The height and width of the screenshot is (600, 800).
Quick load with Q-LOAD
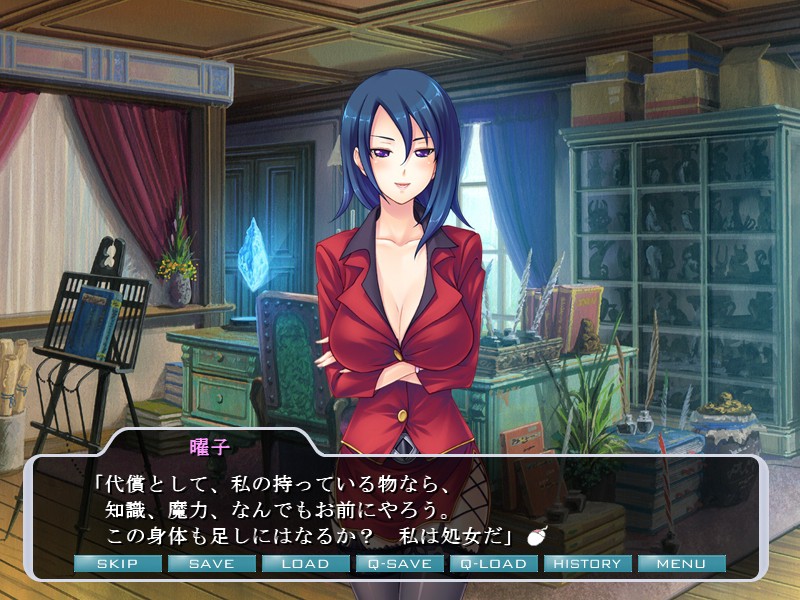coord(493,564)
